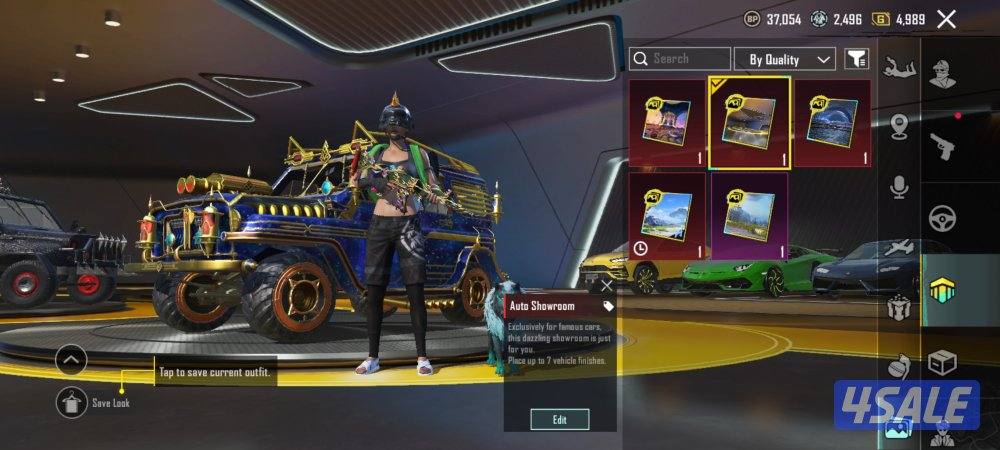
Task: Open the steering wheel vehicle tab
Action: point(941,218)
